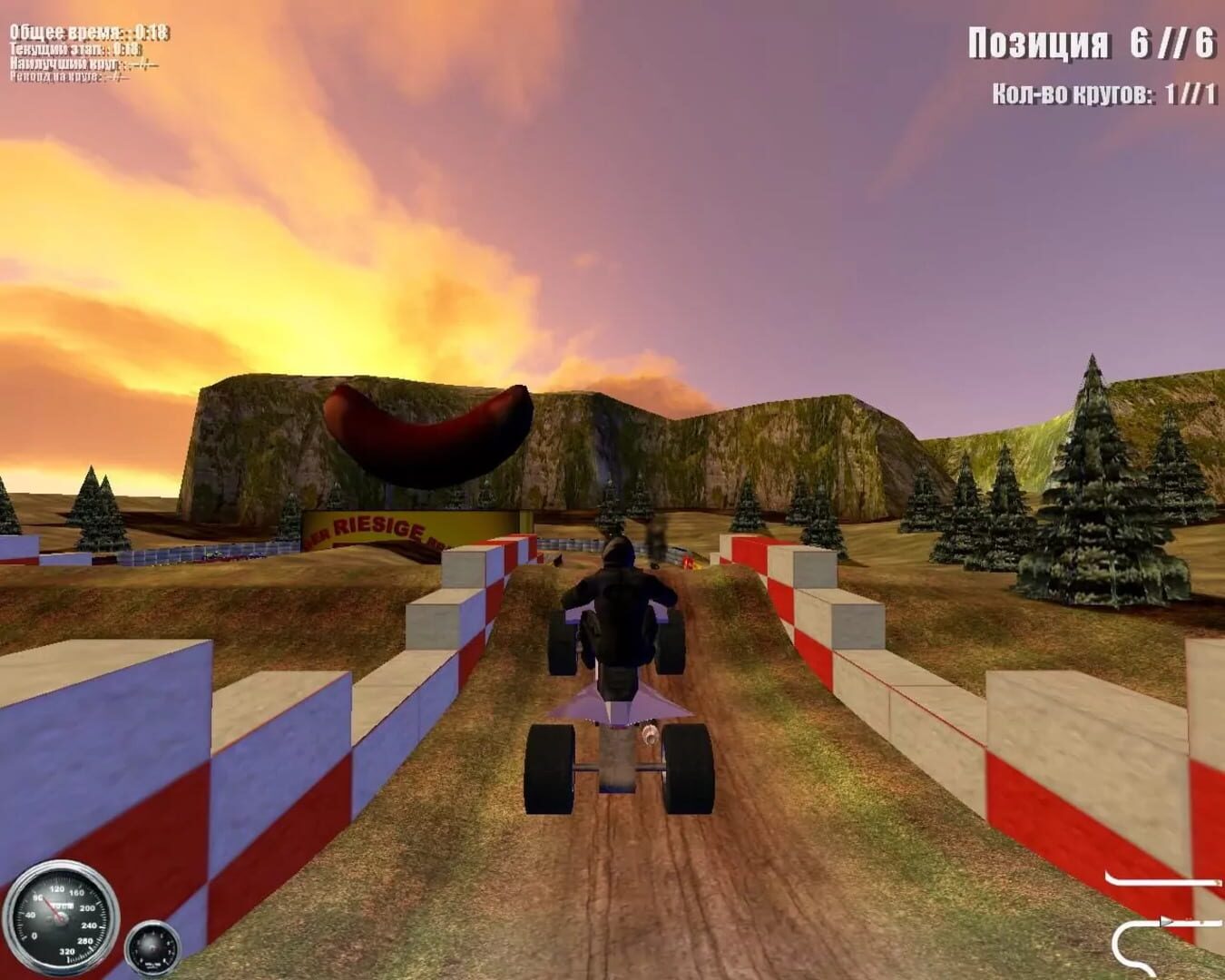Click the Наилучший круг best-lap entry
1225x980 pixels.
[83, 64]
